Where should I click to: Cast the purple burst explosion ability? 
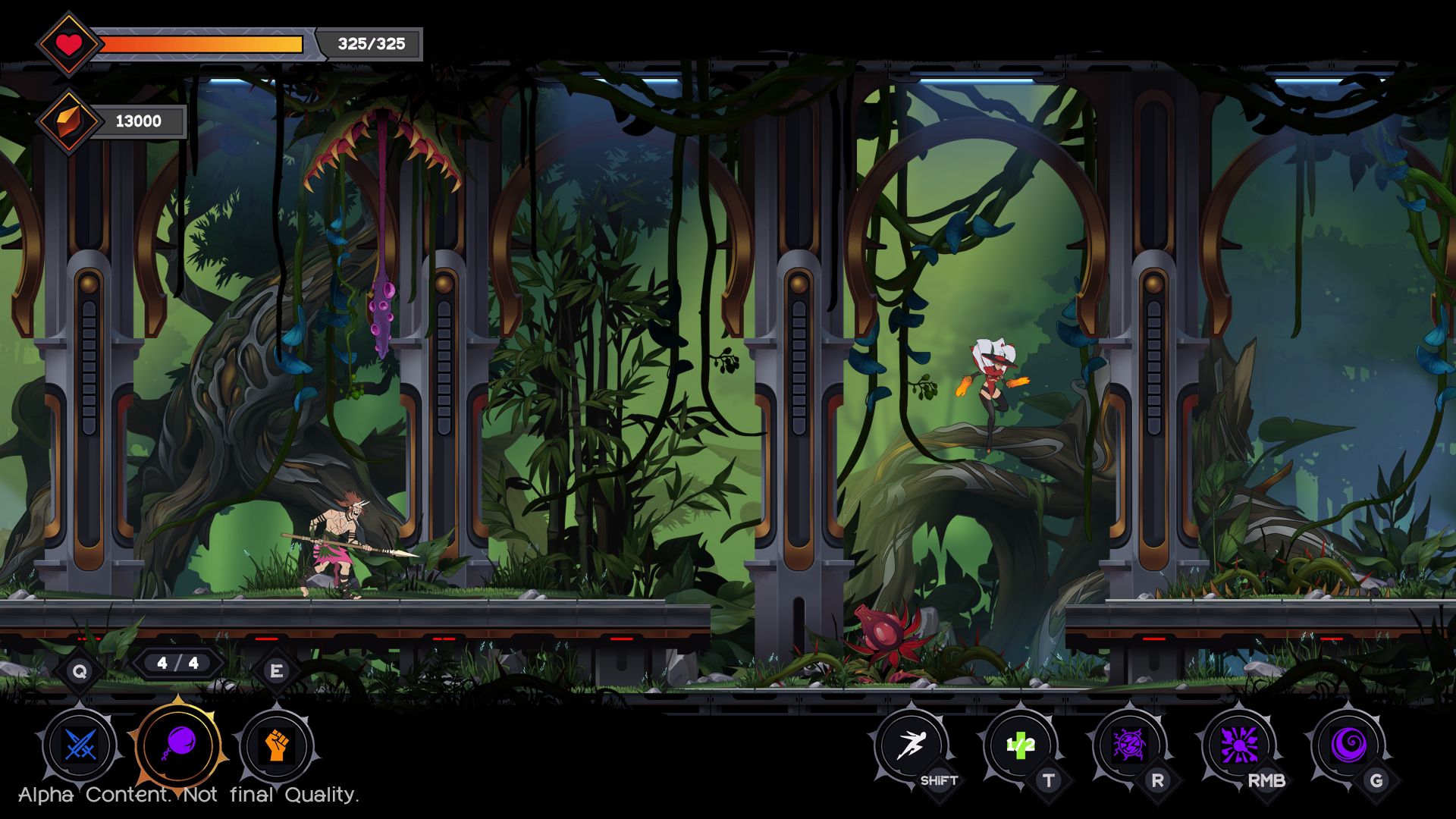coord(1238,745)
